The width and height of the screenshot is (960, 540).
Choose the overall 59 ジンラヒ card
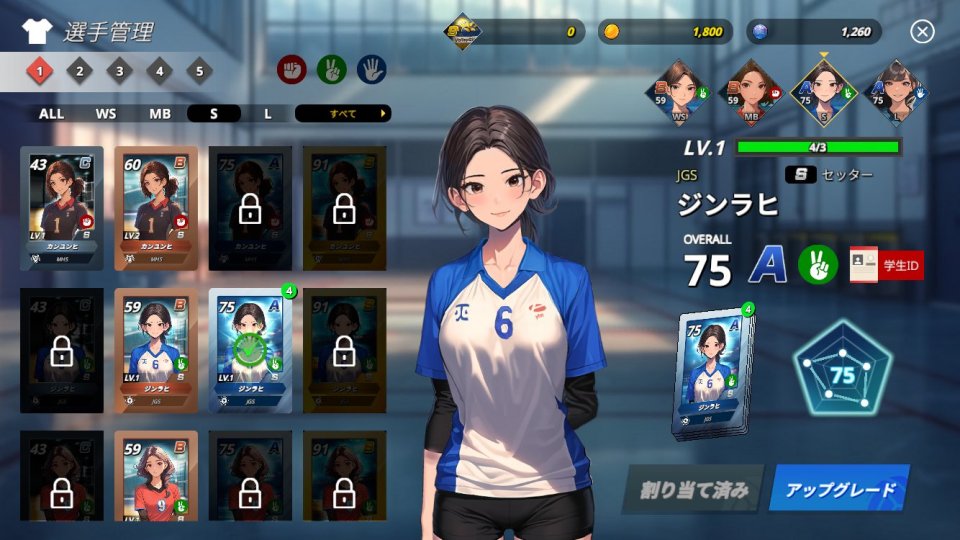click(x=155, y=350)
